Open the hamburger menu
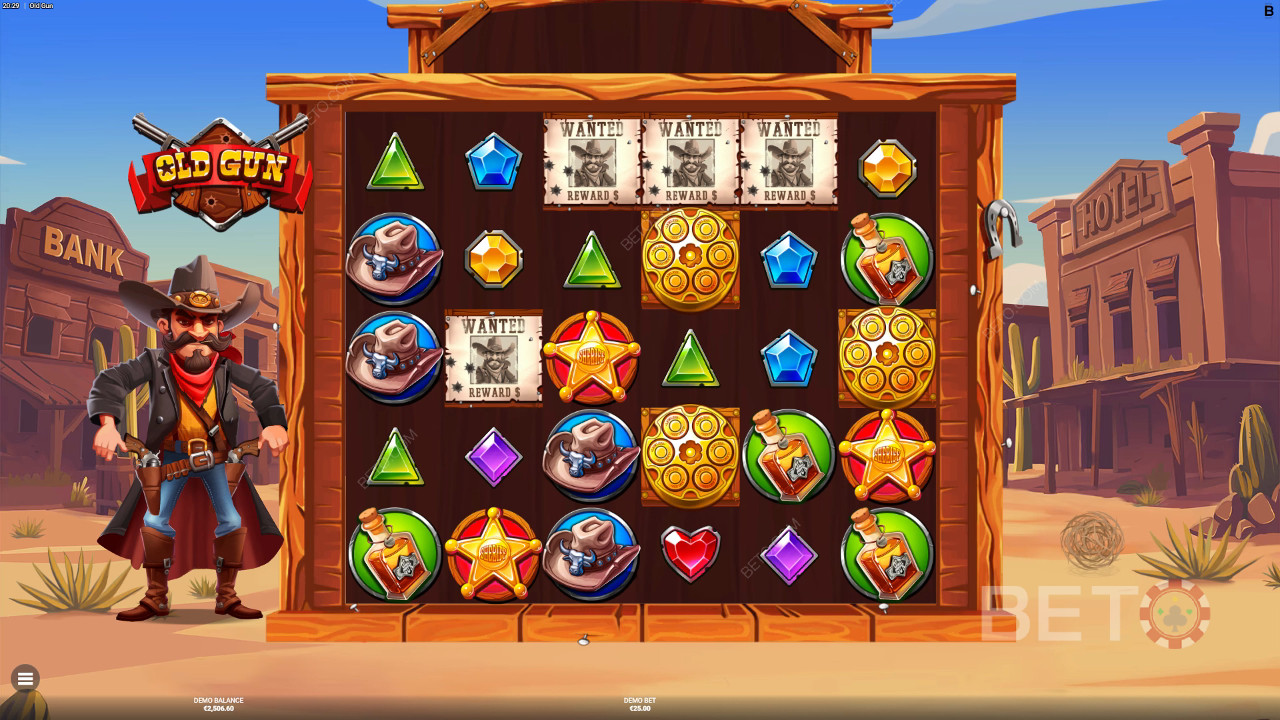 pyautogui.click(x=25, y=679)
